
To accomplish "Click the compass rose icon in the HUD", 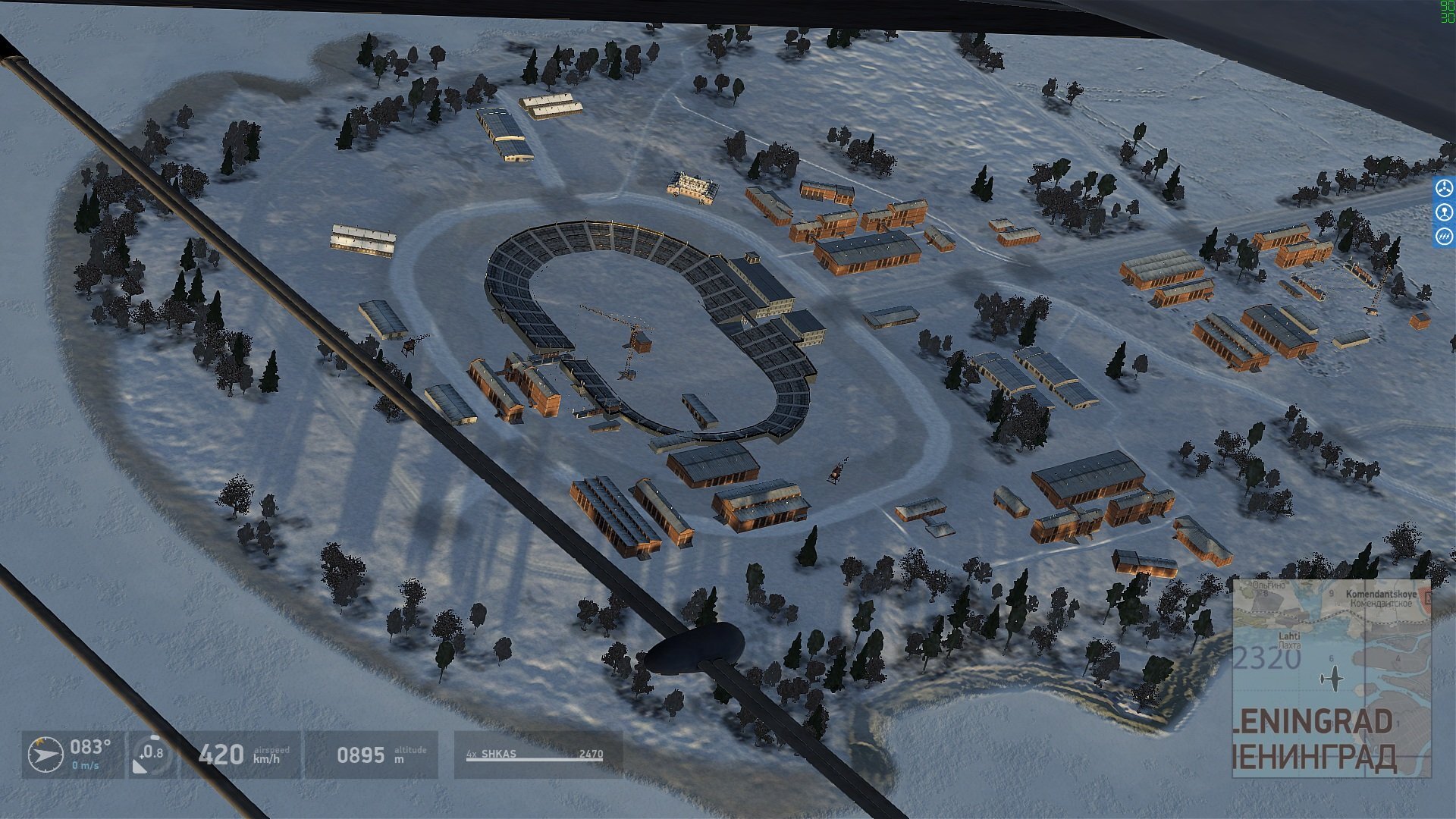I will [x=45, y=756].
